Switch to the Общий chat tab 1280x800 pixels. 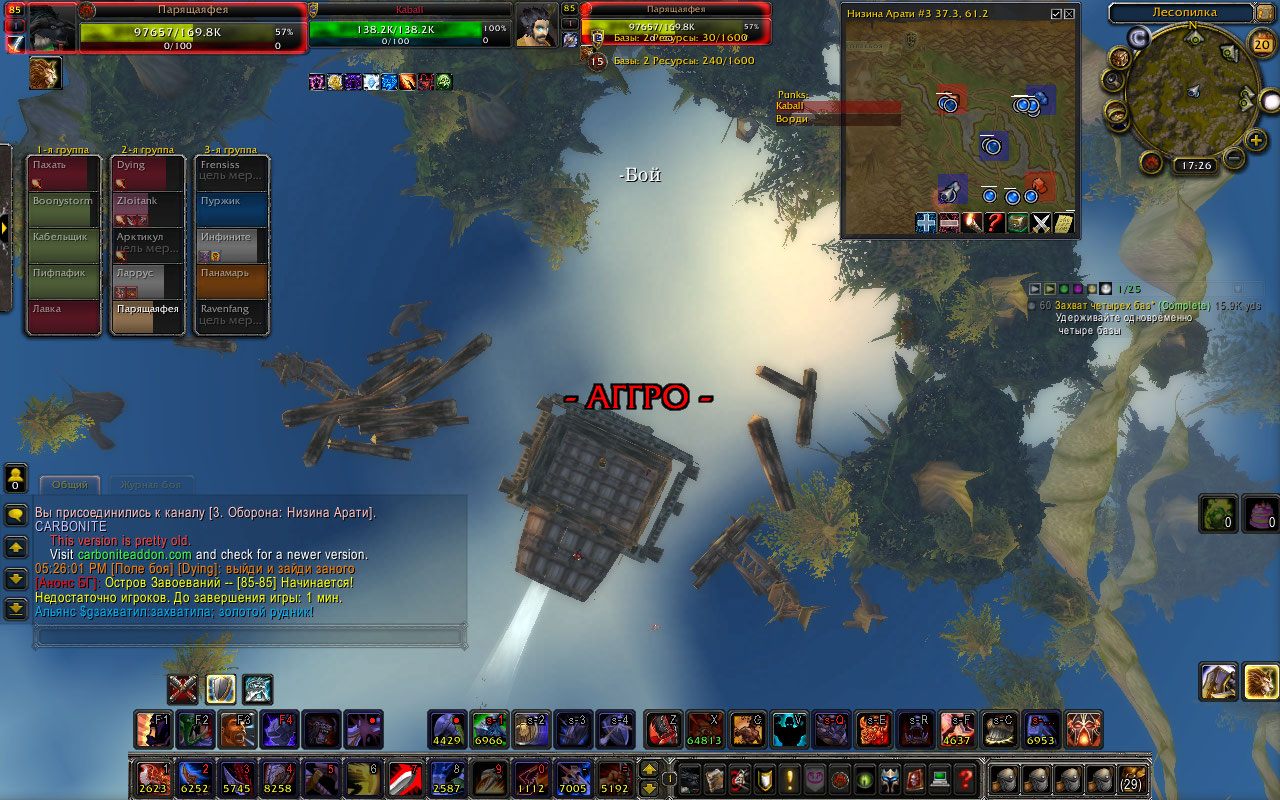coord(69,485)
